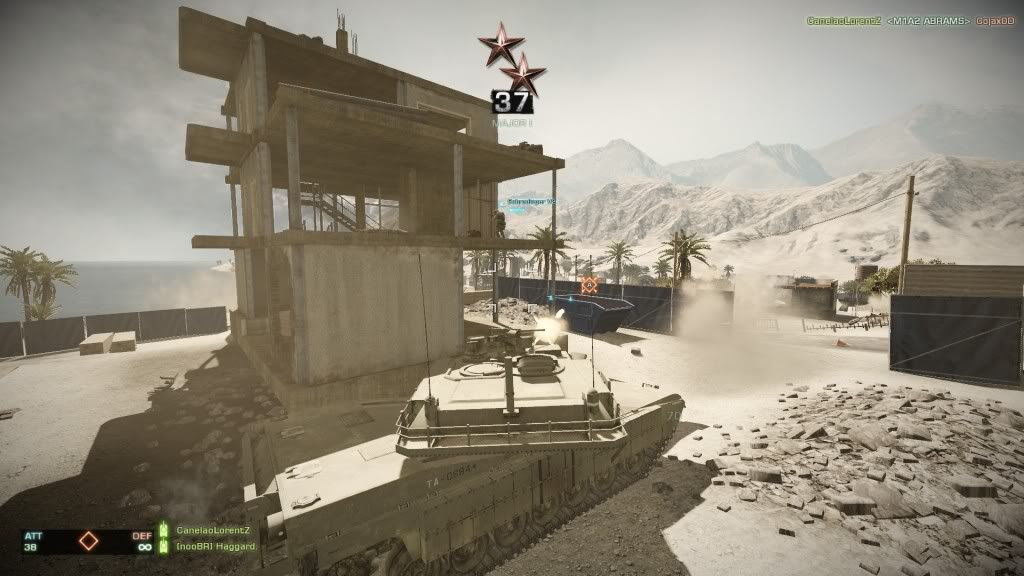The width and height of the screenshot is (1024, 576).
Task: Click the blue teammate name tag by the building
Action: coord(530,201)
